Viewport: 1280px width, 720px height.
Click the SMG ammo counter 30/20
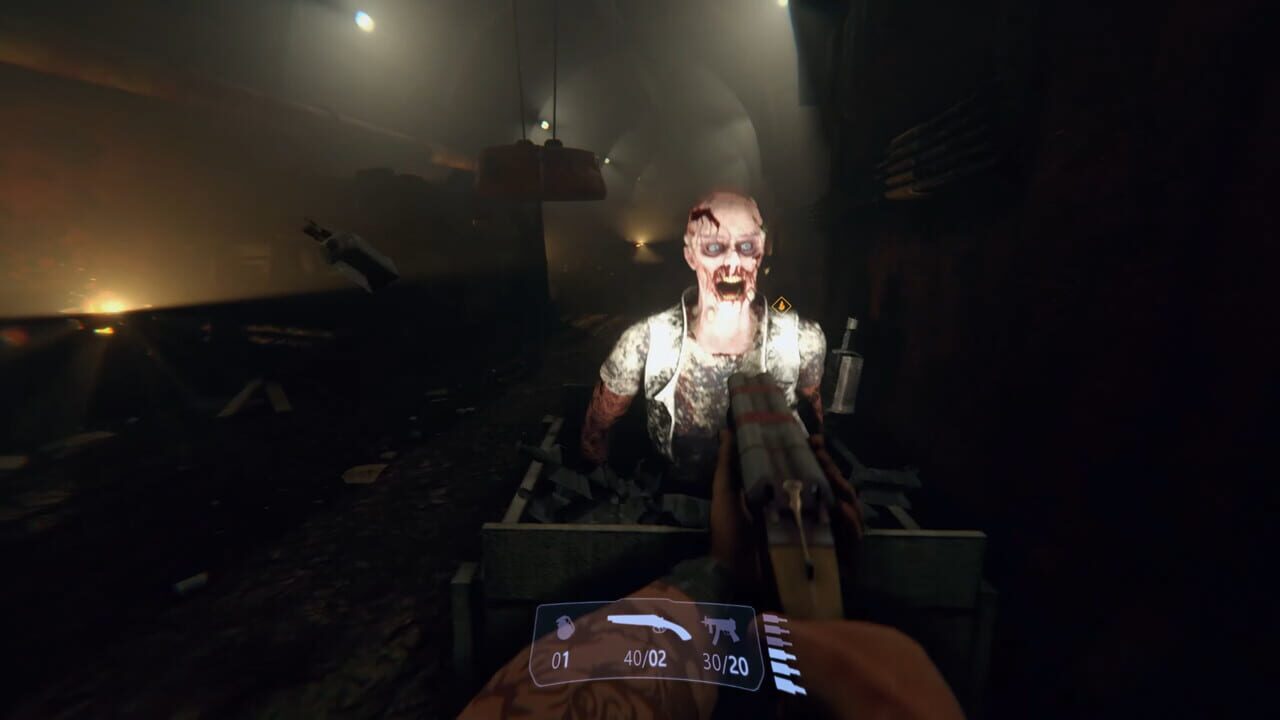coord(728,659)
